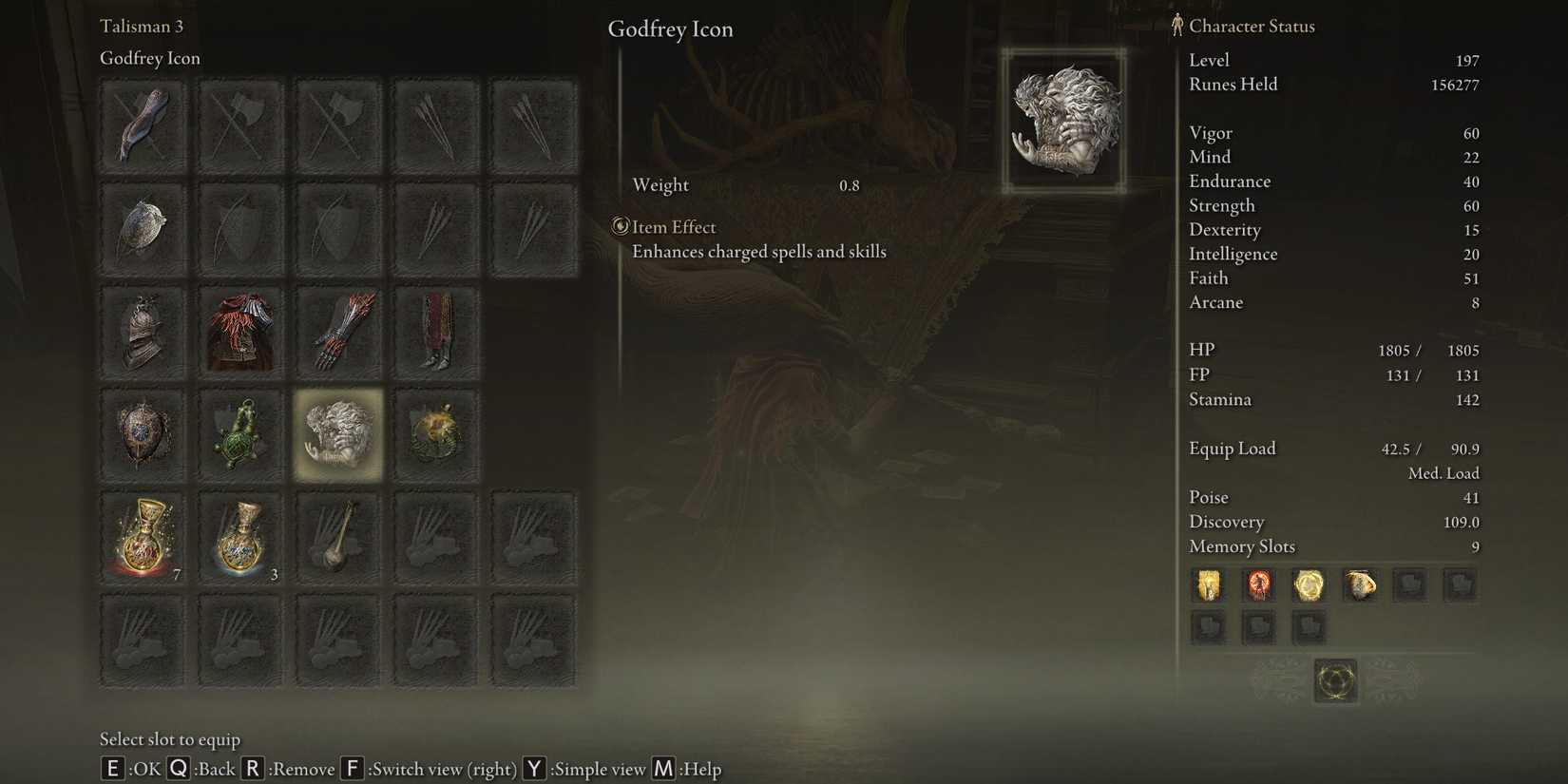1568x784 pixels.
Task: Select the Spirit Calling Bell item slot
Action: [338, 537]
